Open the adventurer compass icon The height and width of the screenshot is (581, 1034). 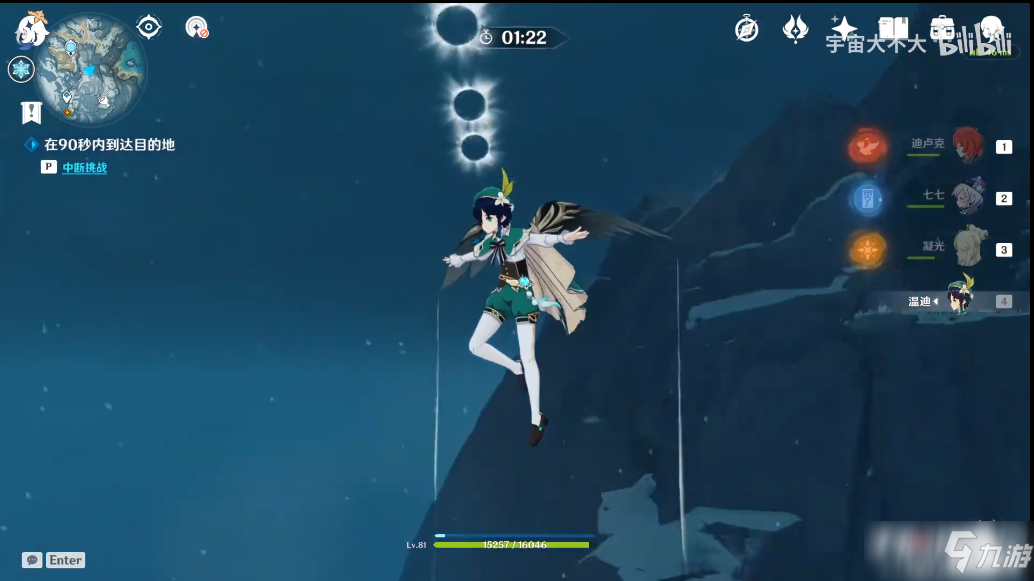click(x=746, y=29)
